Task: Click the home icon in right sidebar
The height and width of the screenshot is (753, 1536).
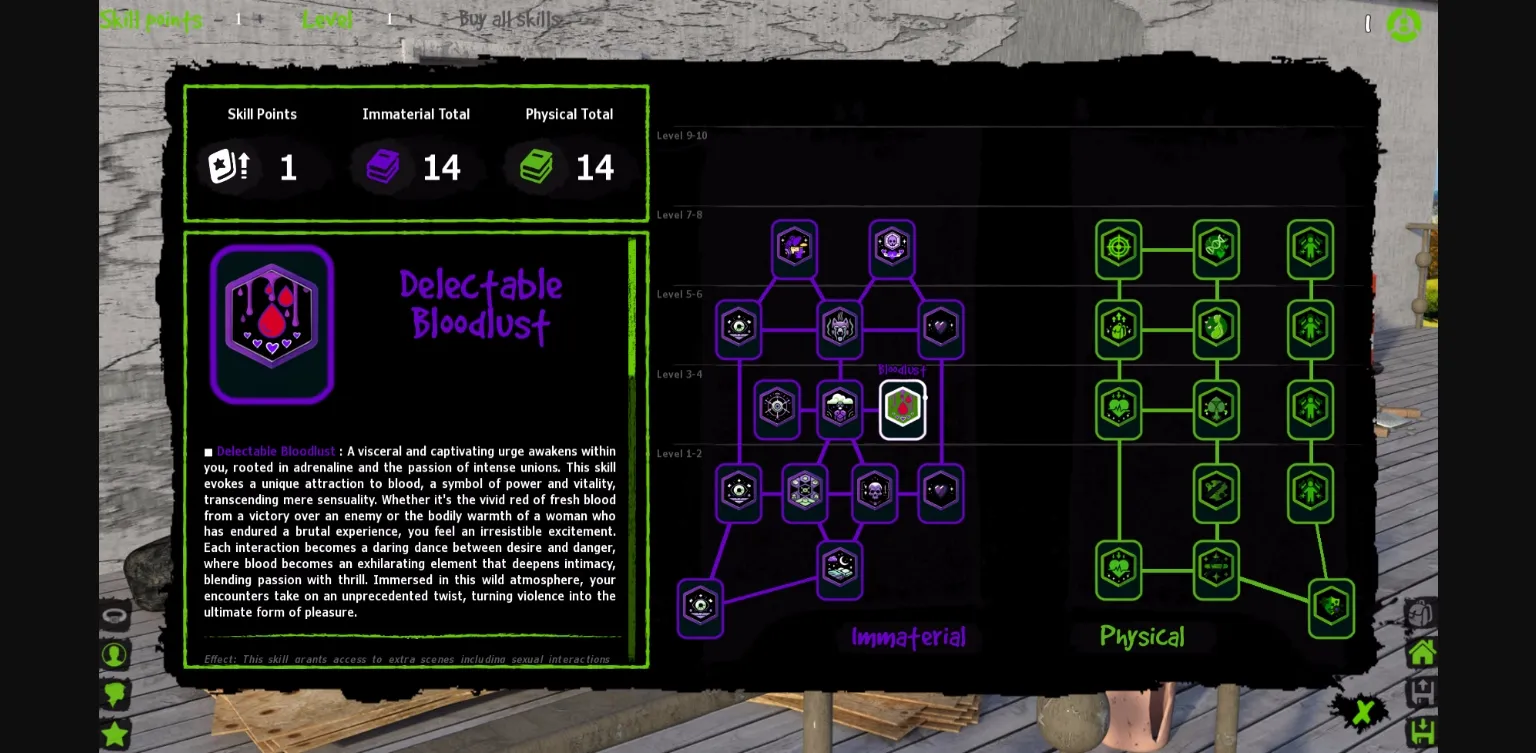Action: [1422, 651]
